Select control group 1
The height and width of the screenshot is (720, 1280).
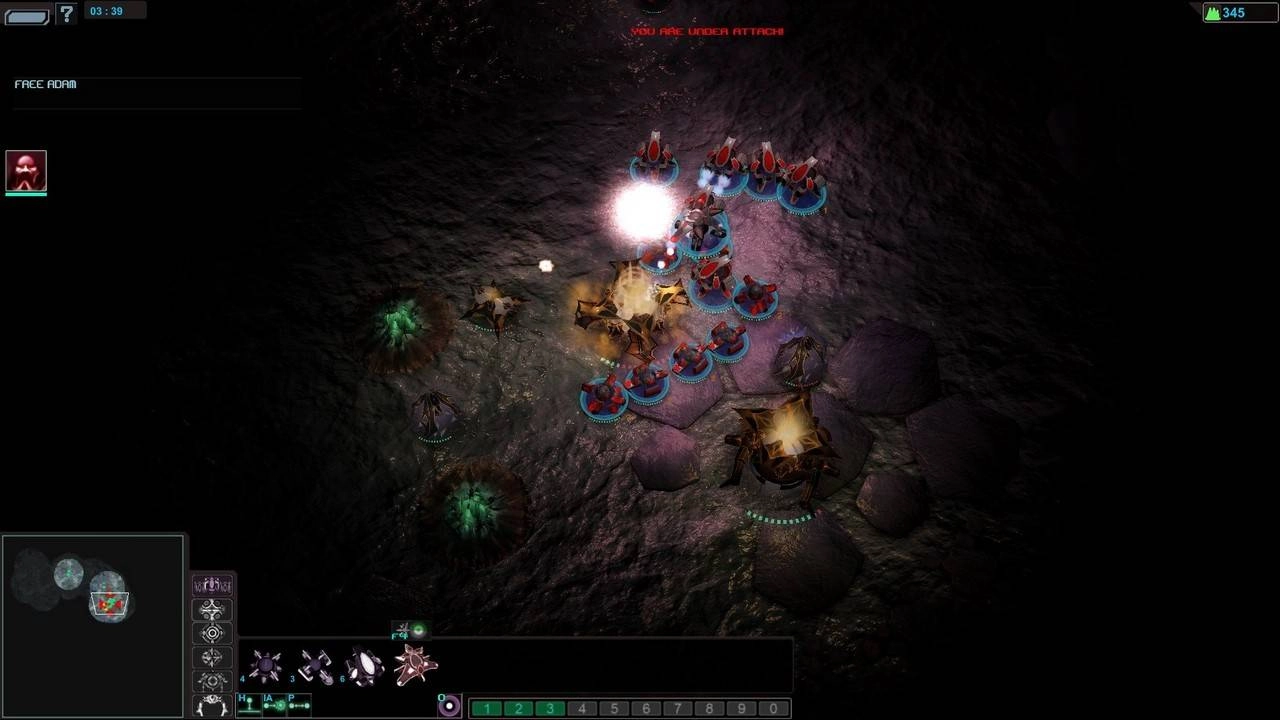pos(487,709)
